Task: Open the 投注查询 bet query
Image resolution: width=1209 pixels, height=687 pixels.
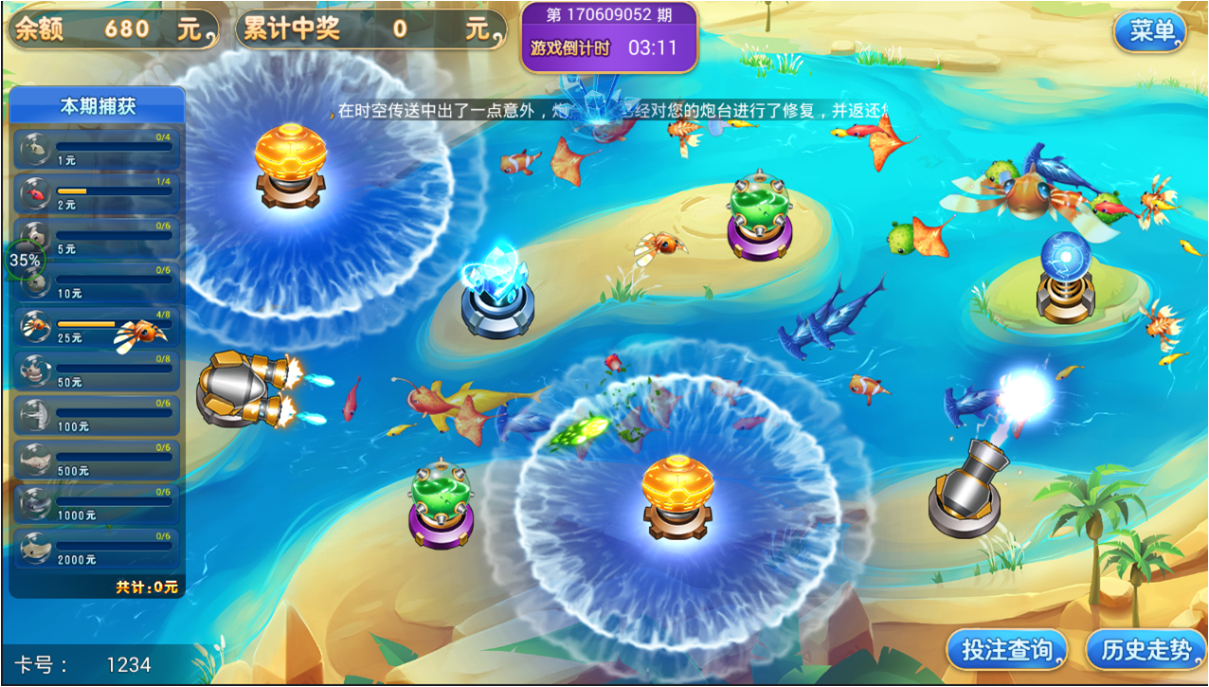Action: pos(1006,651)
